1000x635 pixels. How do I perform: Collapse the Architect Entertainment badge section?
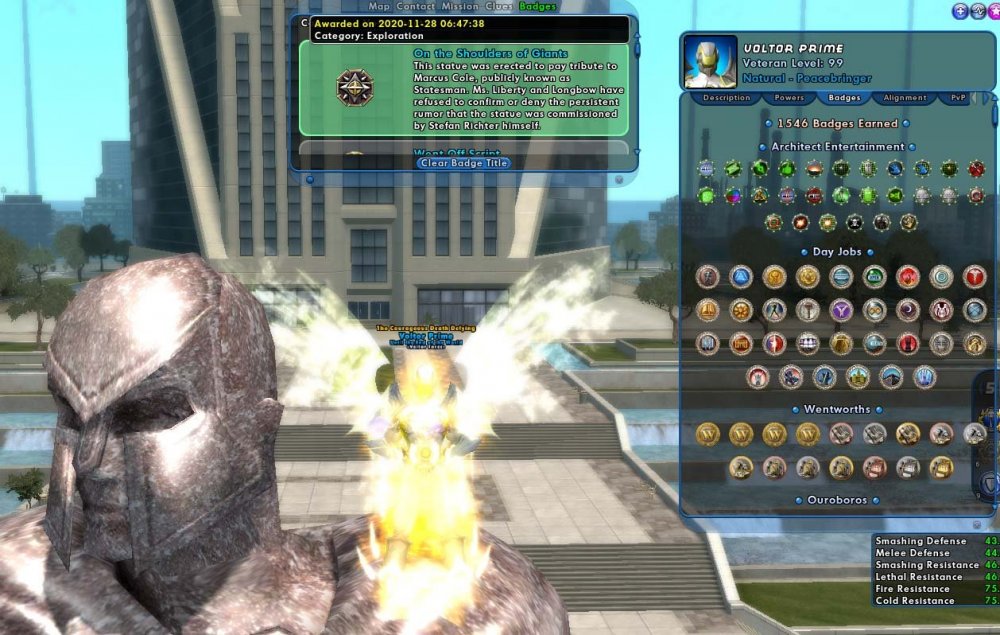point(837,147)
